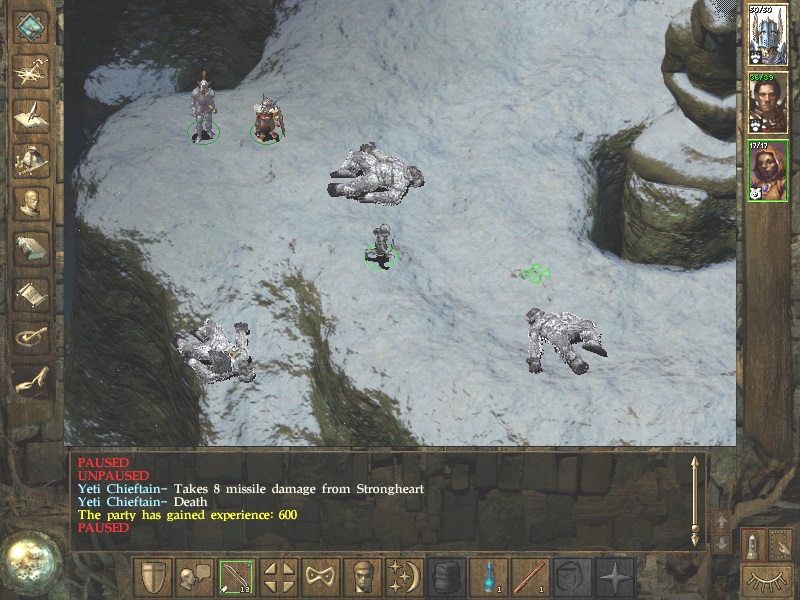Select the hooded character portrait
This screenshot has height=600, width=800.
tap(768, 170)
